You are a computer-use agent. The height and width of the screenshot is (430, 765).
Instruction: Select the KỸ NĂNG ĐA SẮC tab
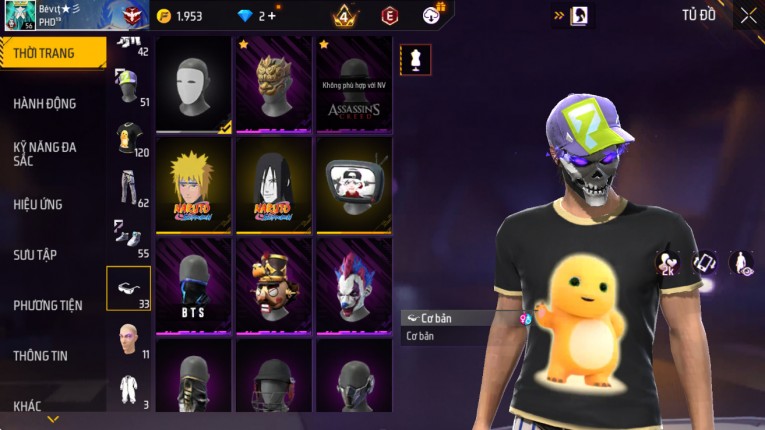[45, 154]
